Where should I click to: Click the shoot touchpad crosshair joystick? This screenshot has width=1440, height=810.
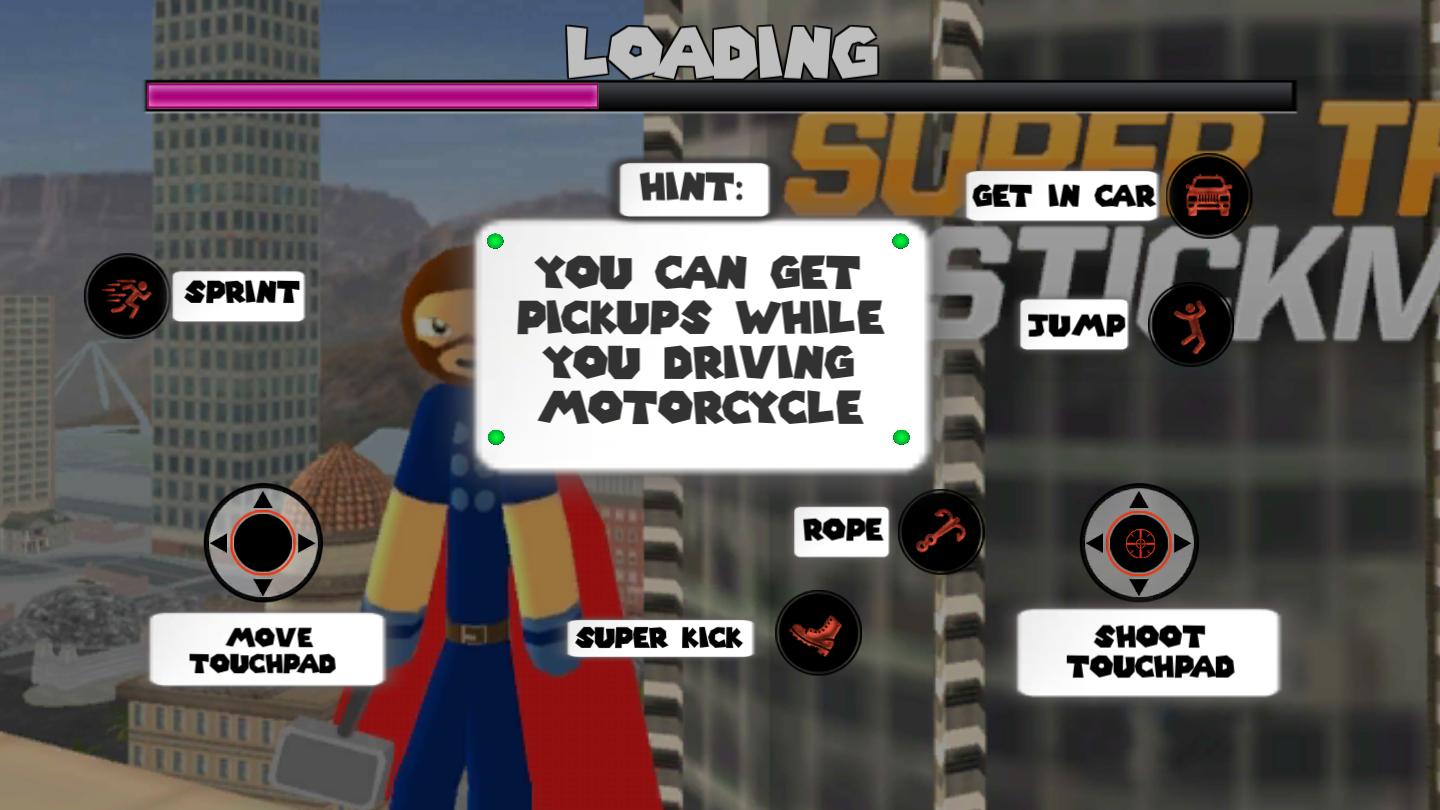[x=1138, y=543]
